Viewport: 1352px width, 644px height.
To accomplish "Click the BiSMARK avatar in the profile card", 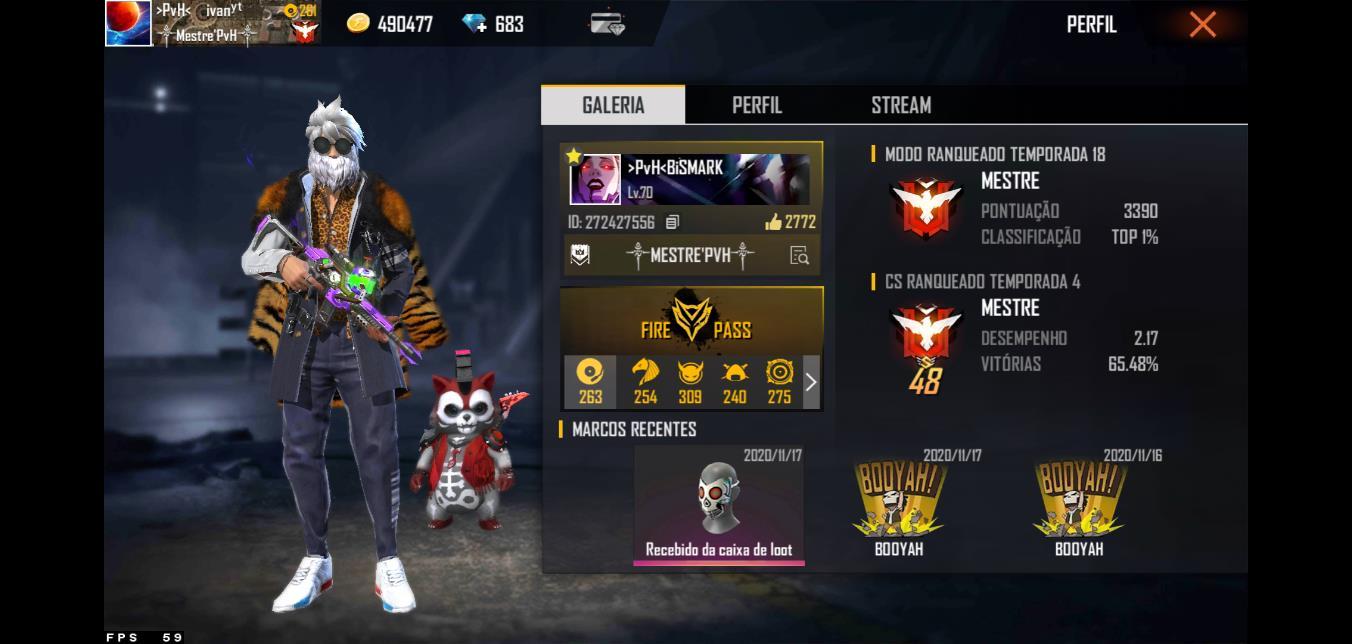I will (595, 180).
